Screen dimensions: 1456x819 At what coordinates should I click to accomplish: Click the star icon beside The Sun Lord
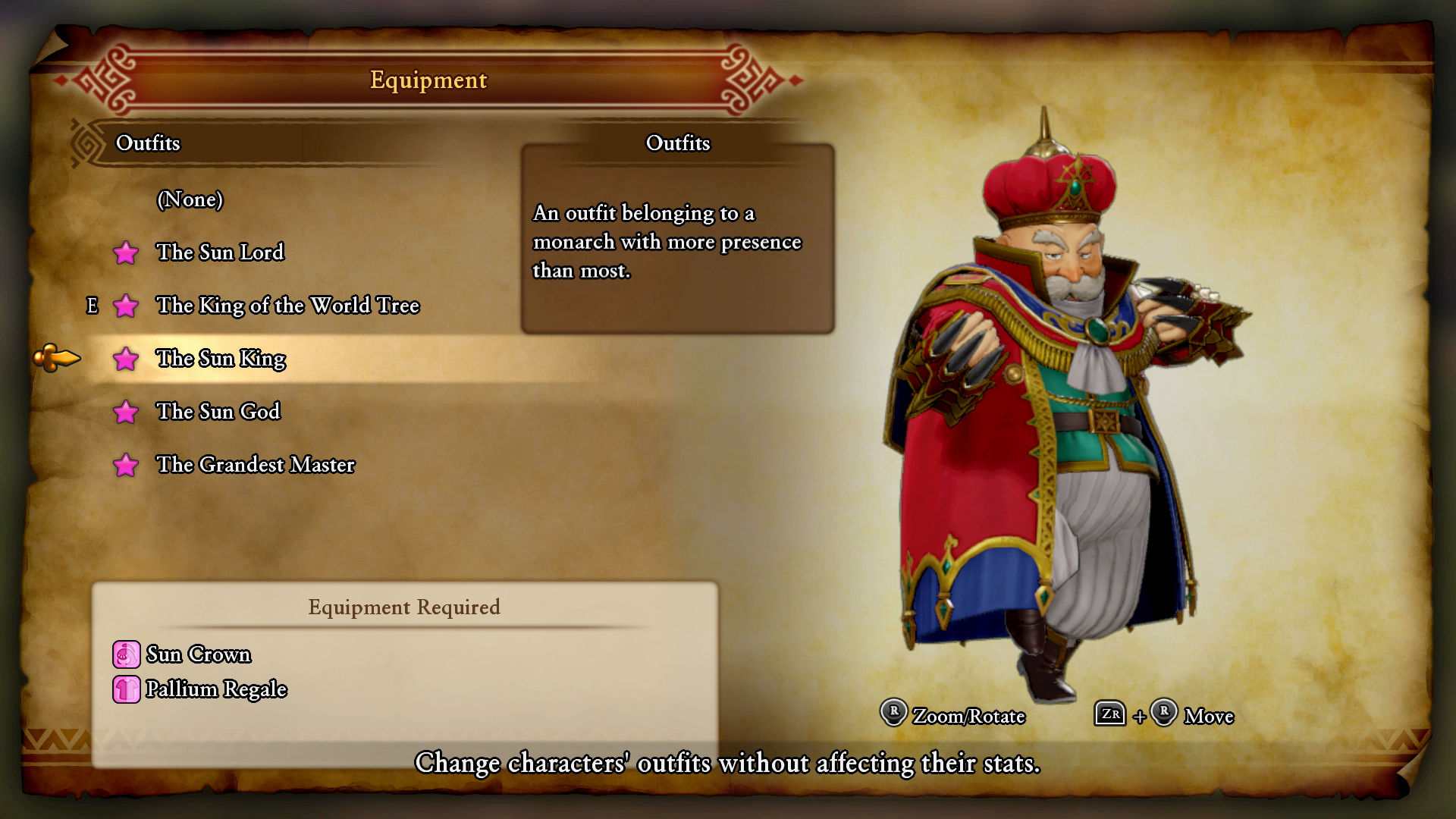[126, 253]
